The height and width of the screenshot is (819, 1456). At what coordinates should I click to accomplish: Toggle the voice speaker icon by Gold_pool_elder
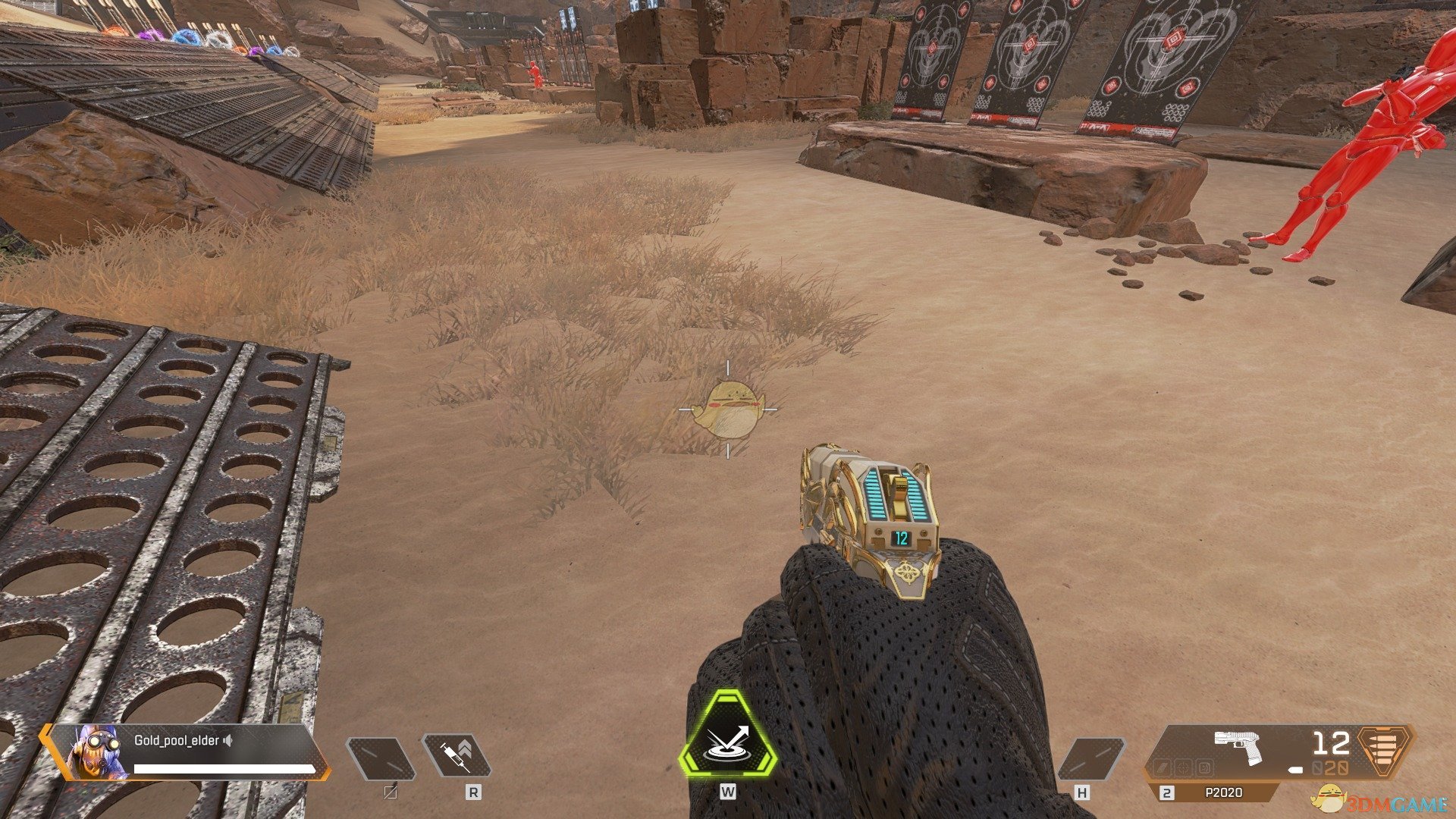227,741
